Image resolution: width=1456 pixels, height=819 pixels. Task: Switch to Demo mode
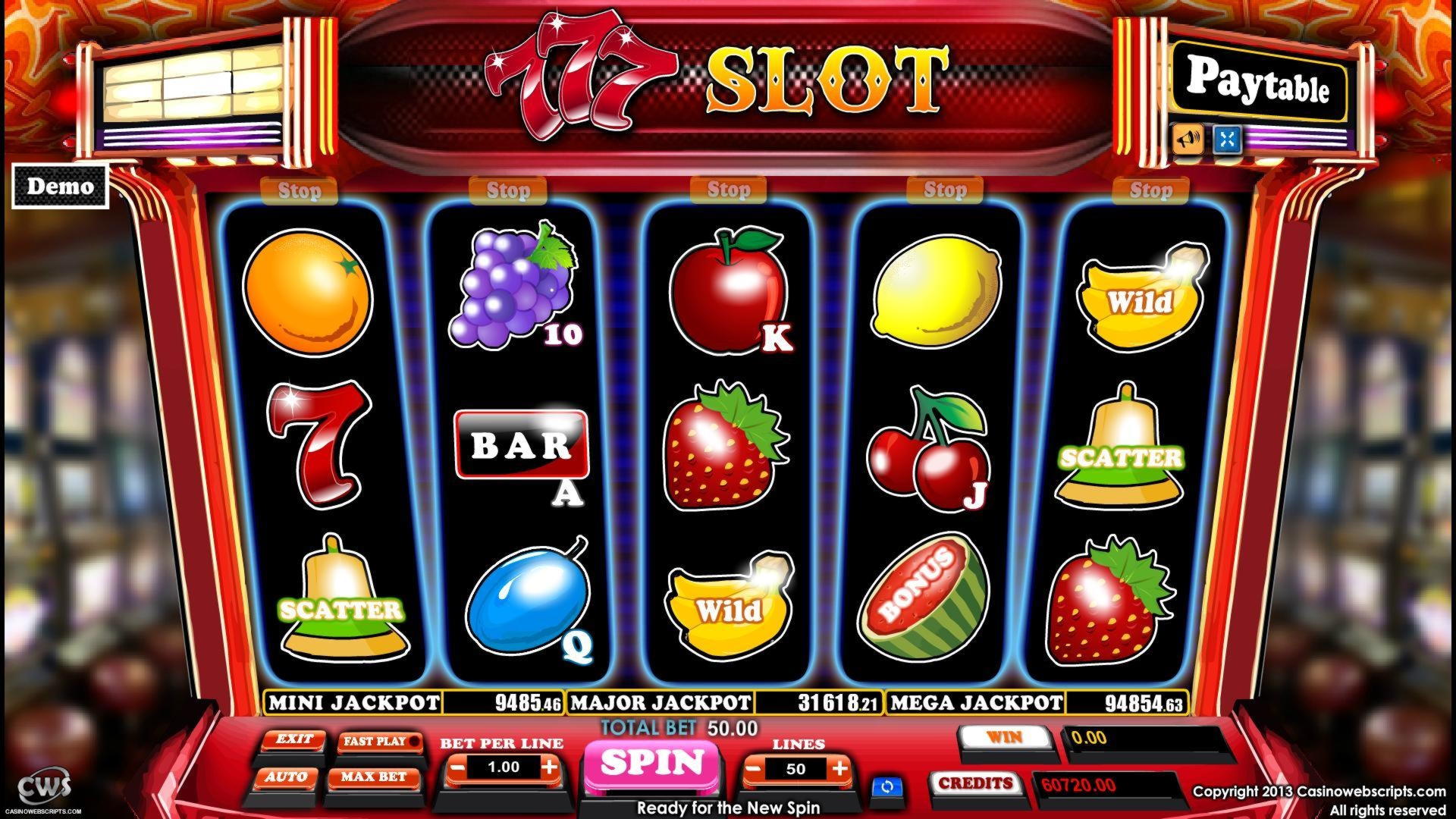point(61,184)
